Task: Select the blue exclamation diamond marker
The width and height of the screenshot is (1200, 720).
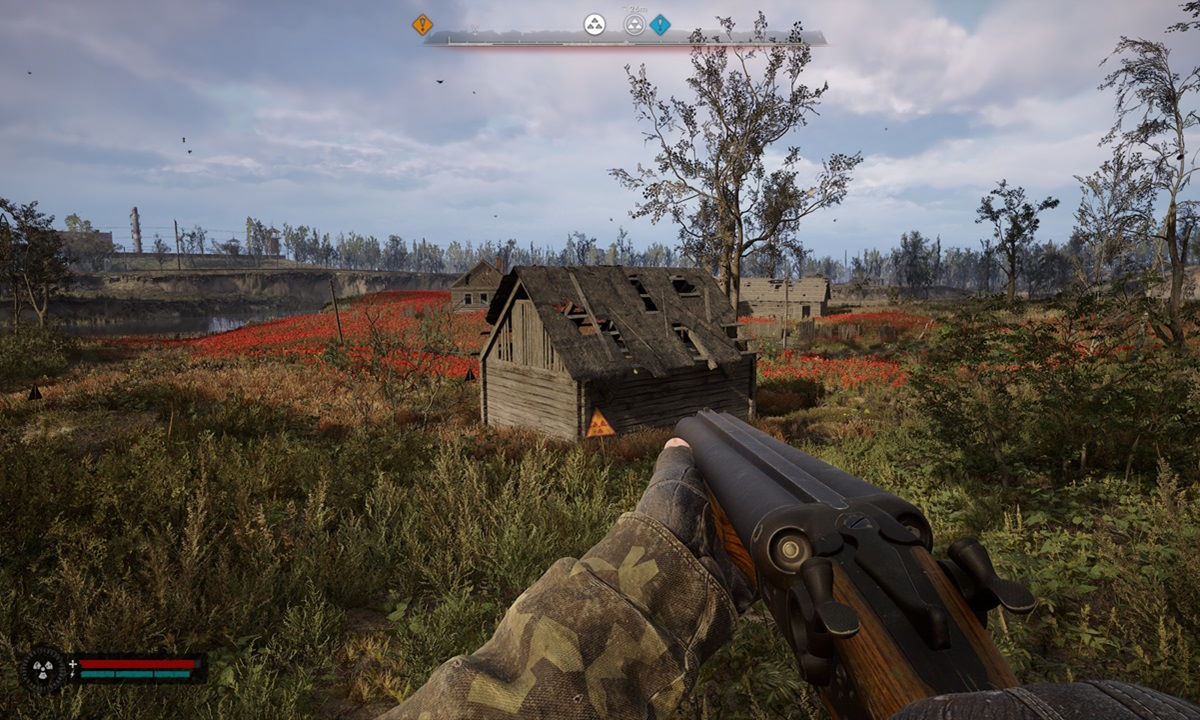Action: [x=660, y=24]
